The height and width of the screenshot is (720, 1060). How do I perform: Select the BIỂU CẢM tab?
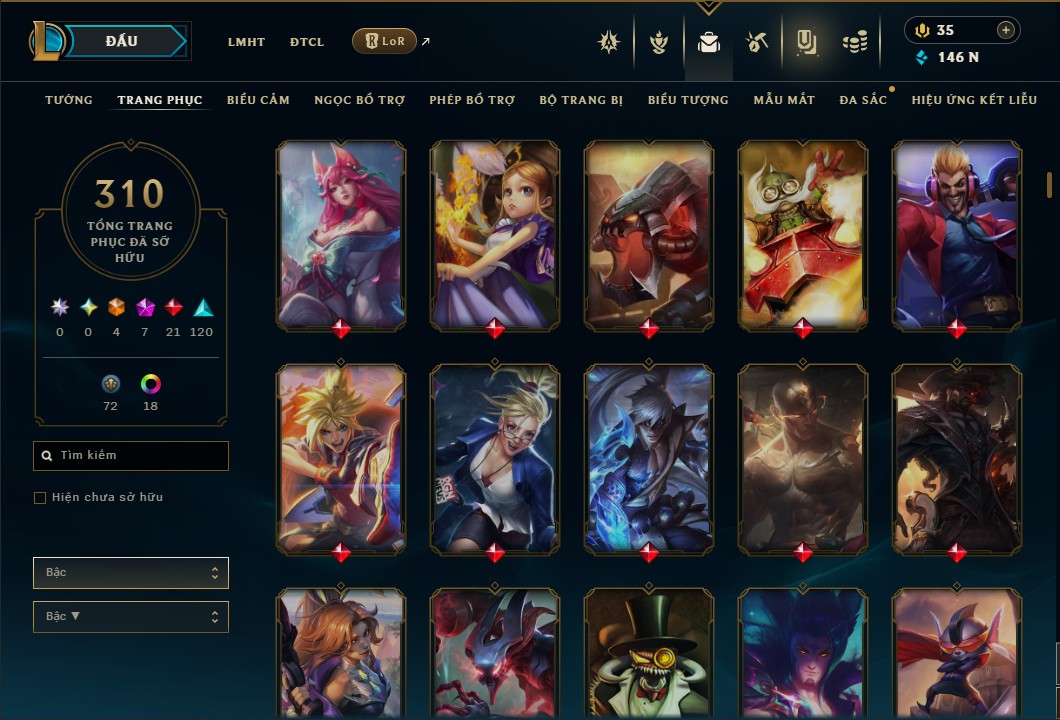pos(258,100)
